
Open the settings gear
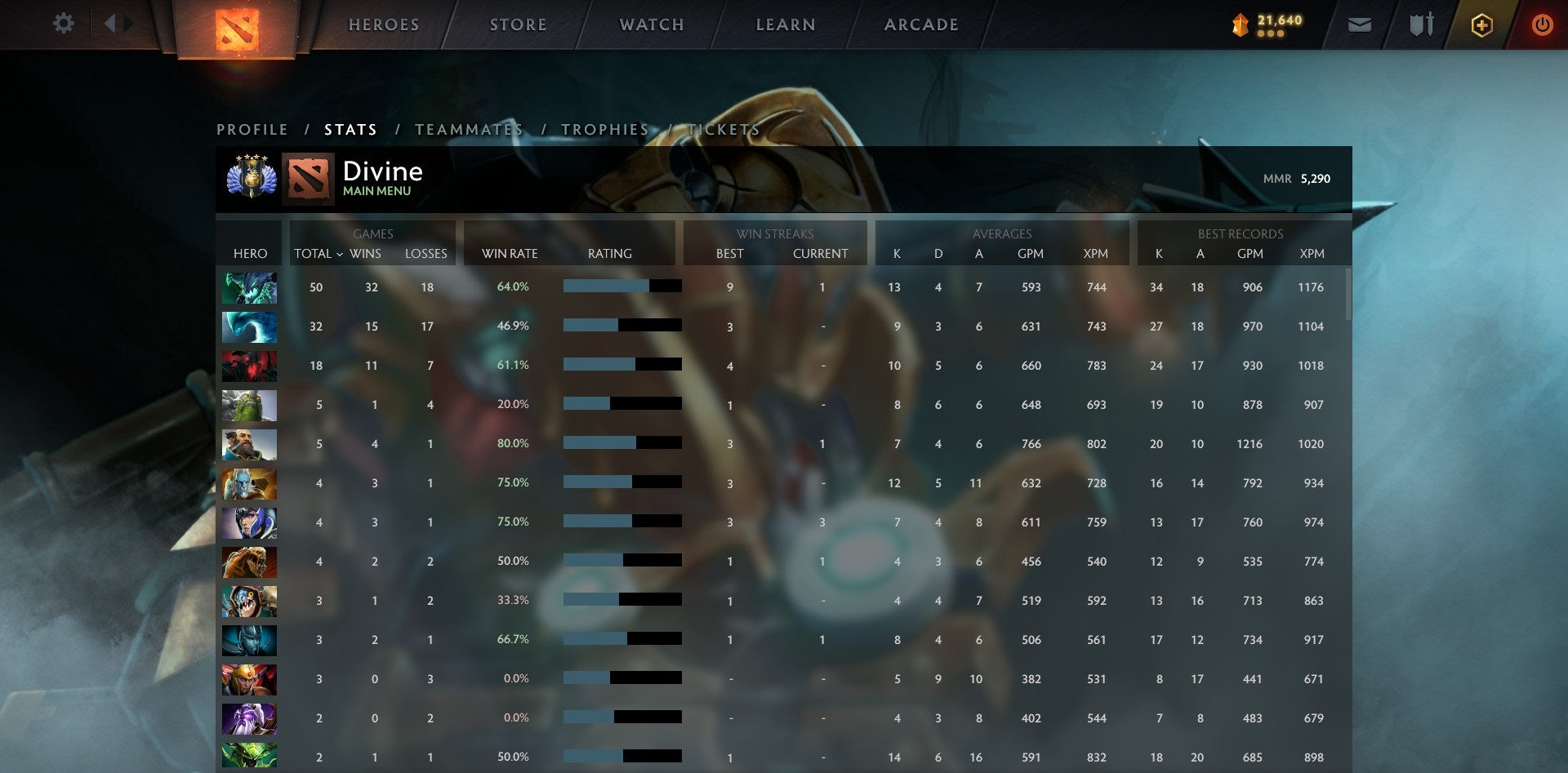click(x=63, y=24)
